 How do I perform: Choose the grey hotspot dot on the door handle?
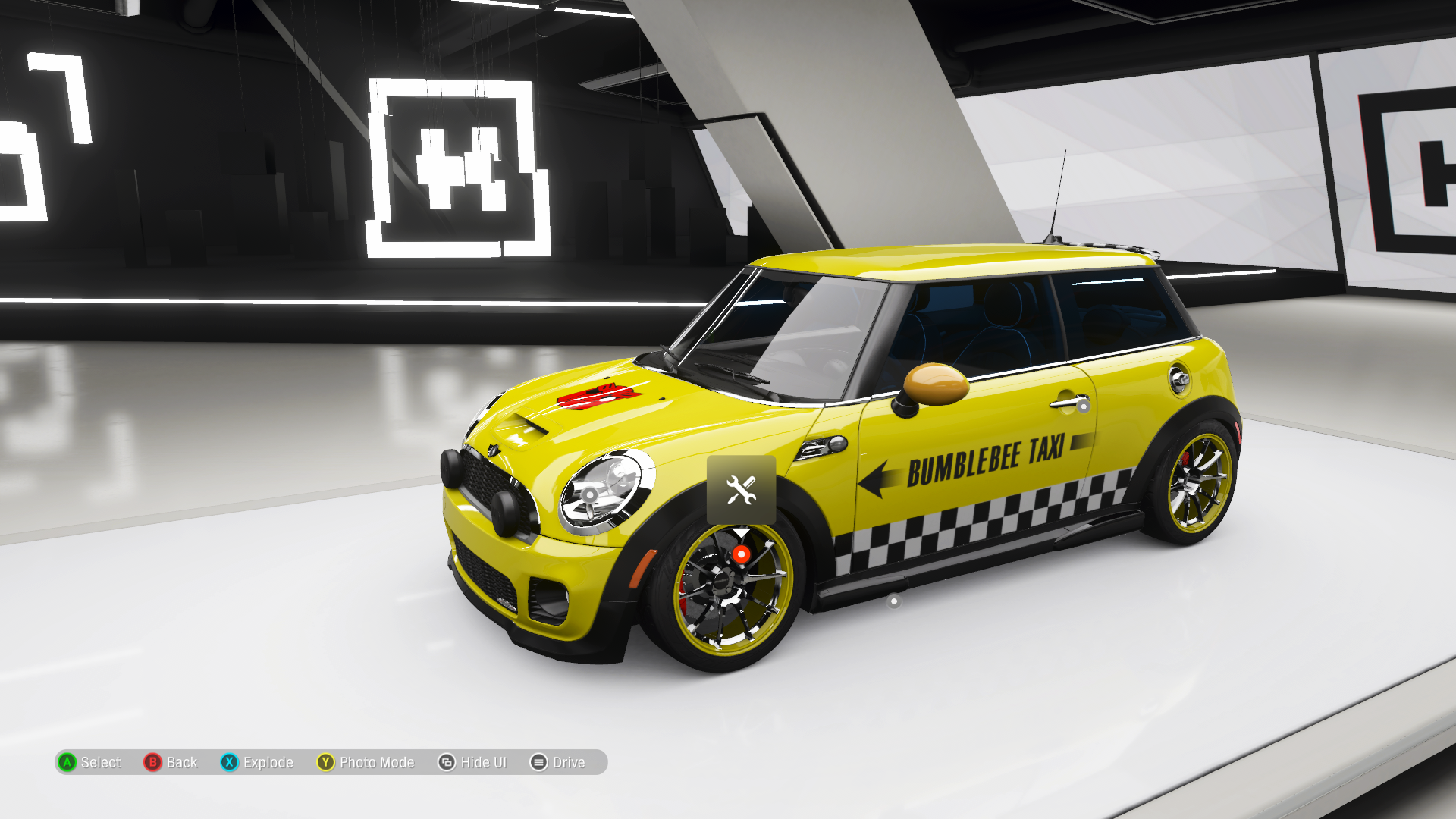pos(1084,406)
